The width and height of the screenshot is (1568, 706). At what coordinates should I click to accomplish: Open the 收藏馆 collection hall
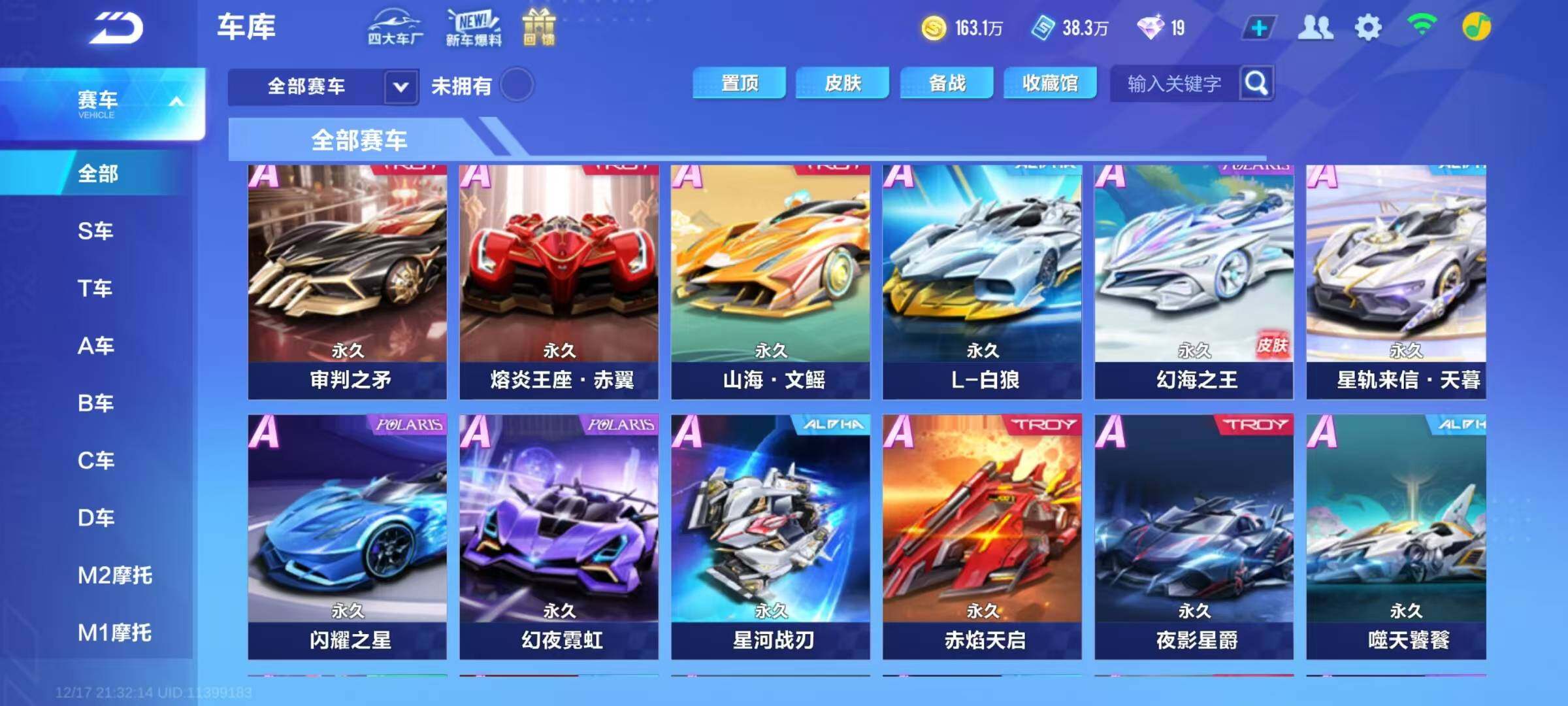pos(1050,83)
